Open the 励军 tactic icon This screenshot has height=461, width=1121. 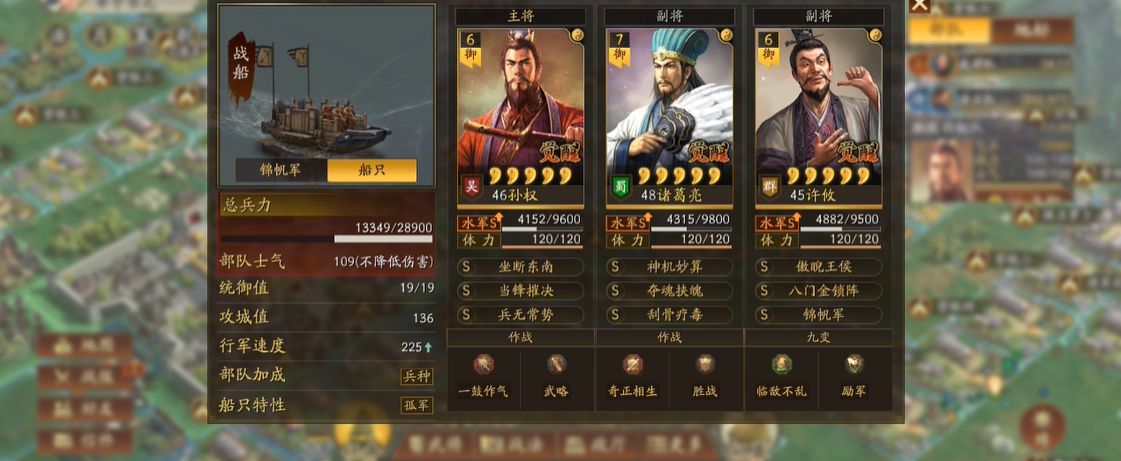856,366
